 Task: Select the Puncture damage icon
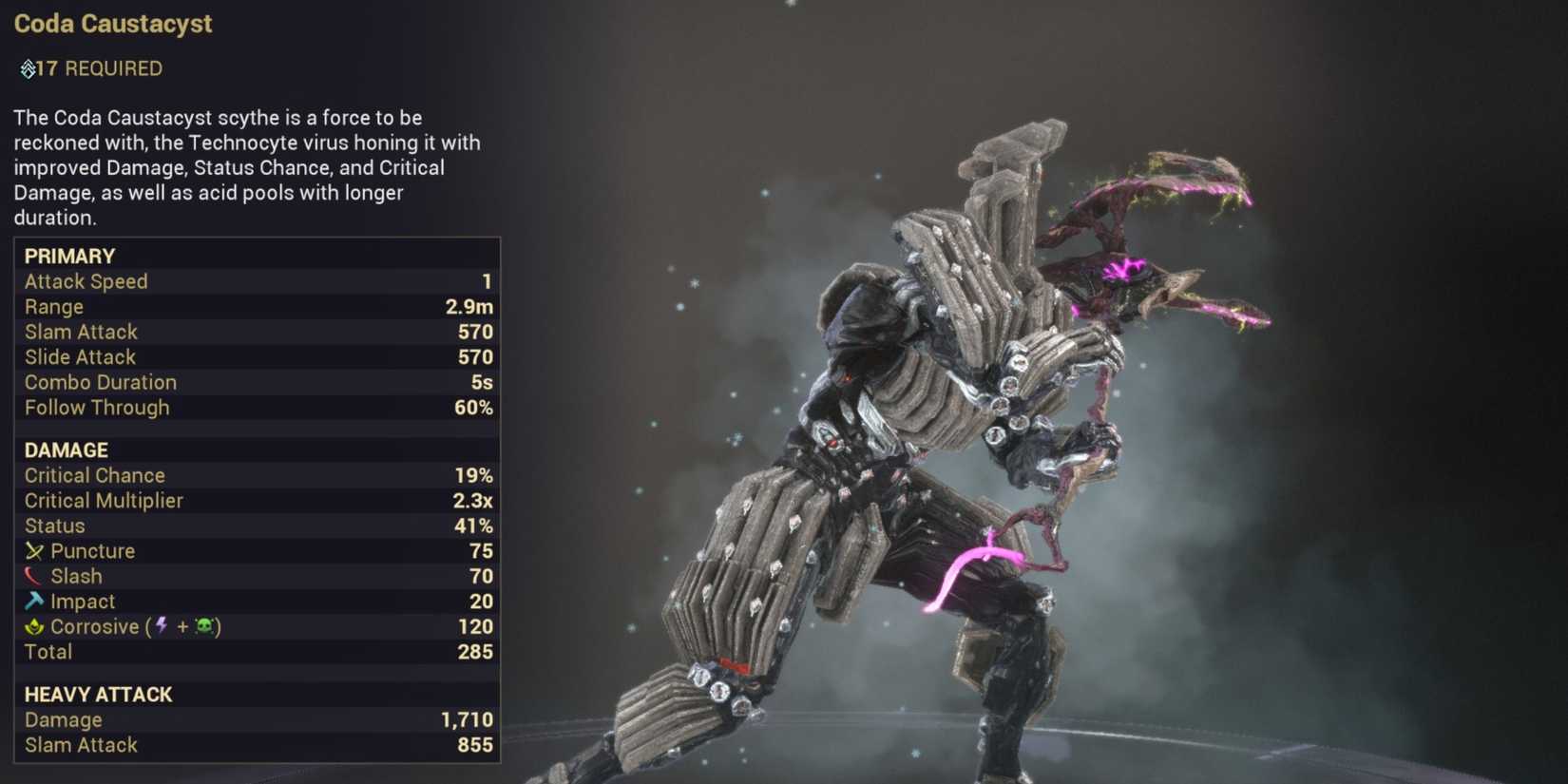click(35, 550)
